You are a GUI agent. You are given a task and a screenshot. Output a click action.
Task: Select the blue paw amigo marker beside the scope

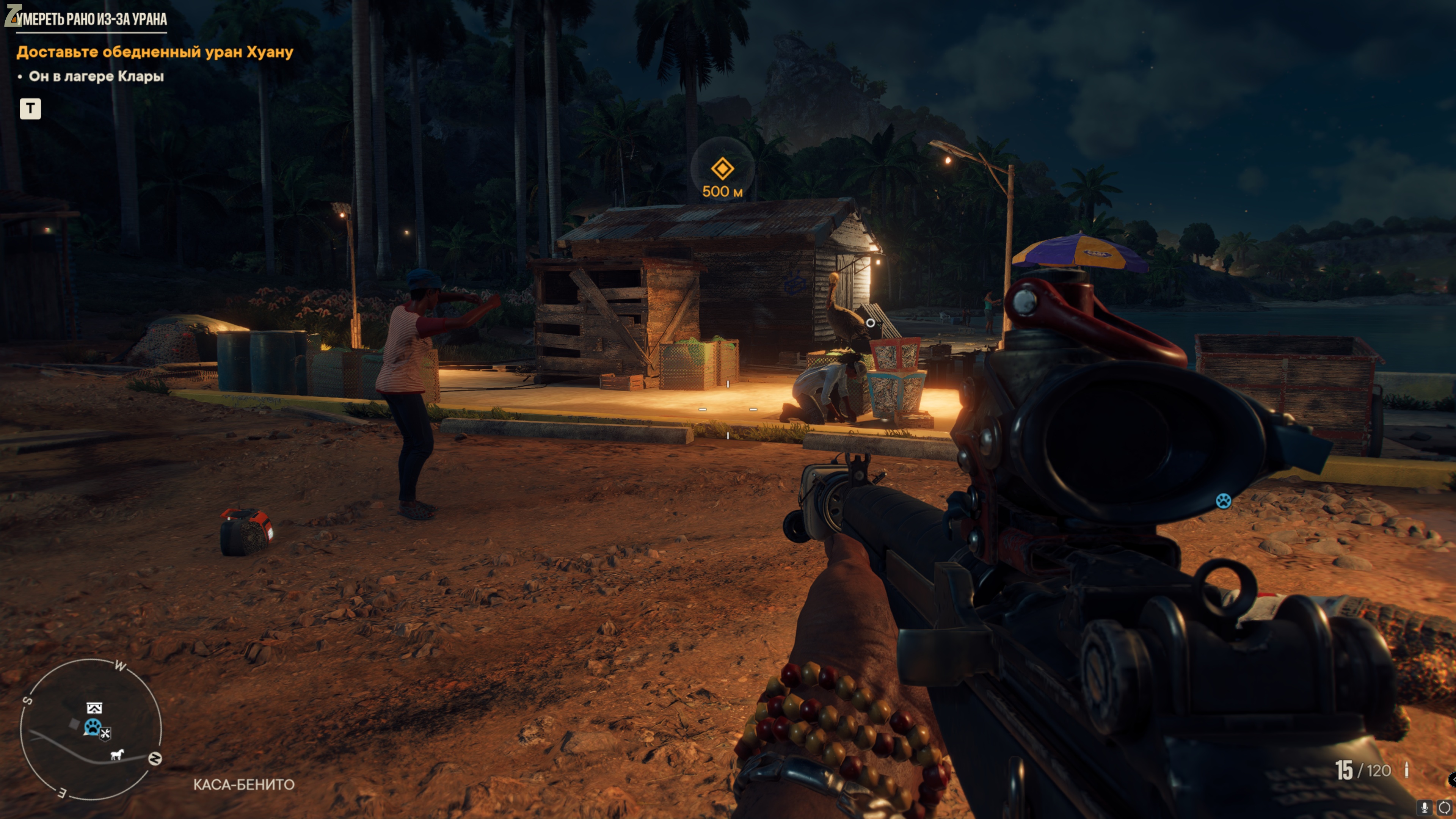[x=1223, y=501]
